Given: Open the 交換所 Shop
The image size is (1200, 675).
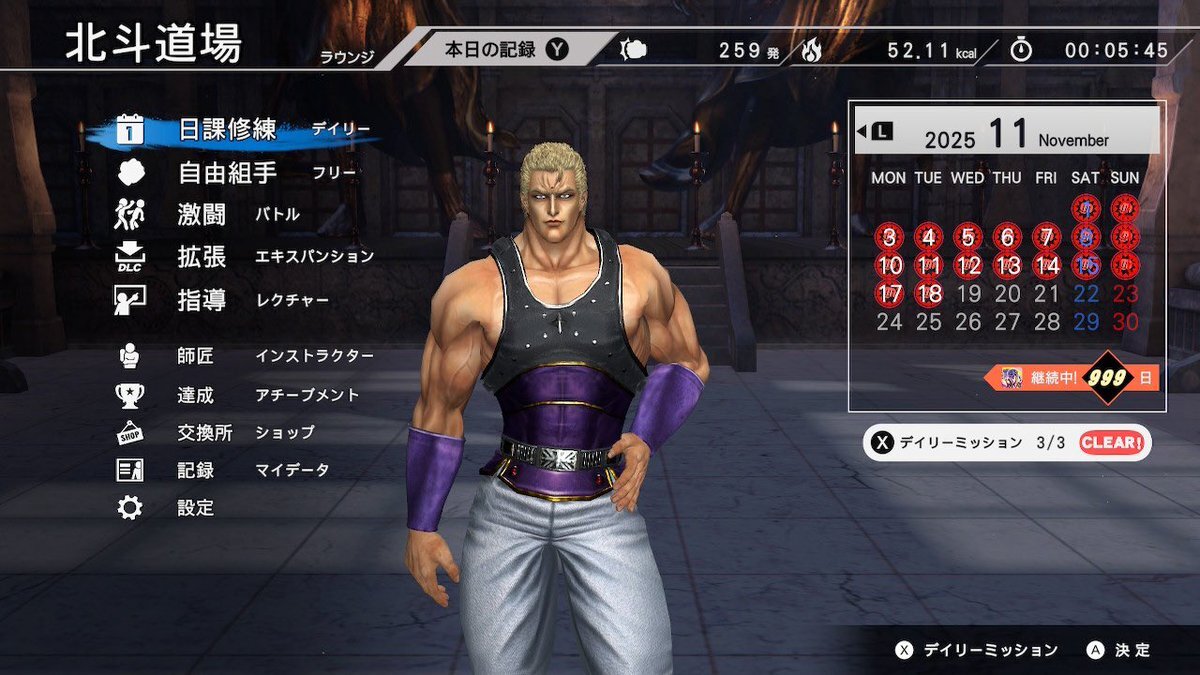Looking at the screenshot, I should pyautogui.click(x=205, y=433).
